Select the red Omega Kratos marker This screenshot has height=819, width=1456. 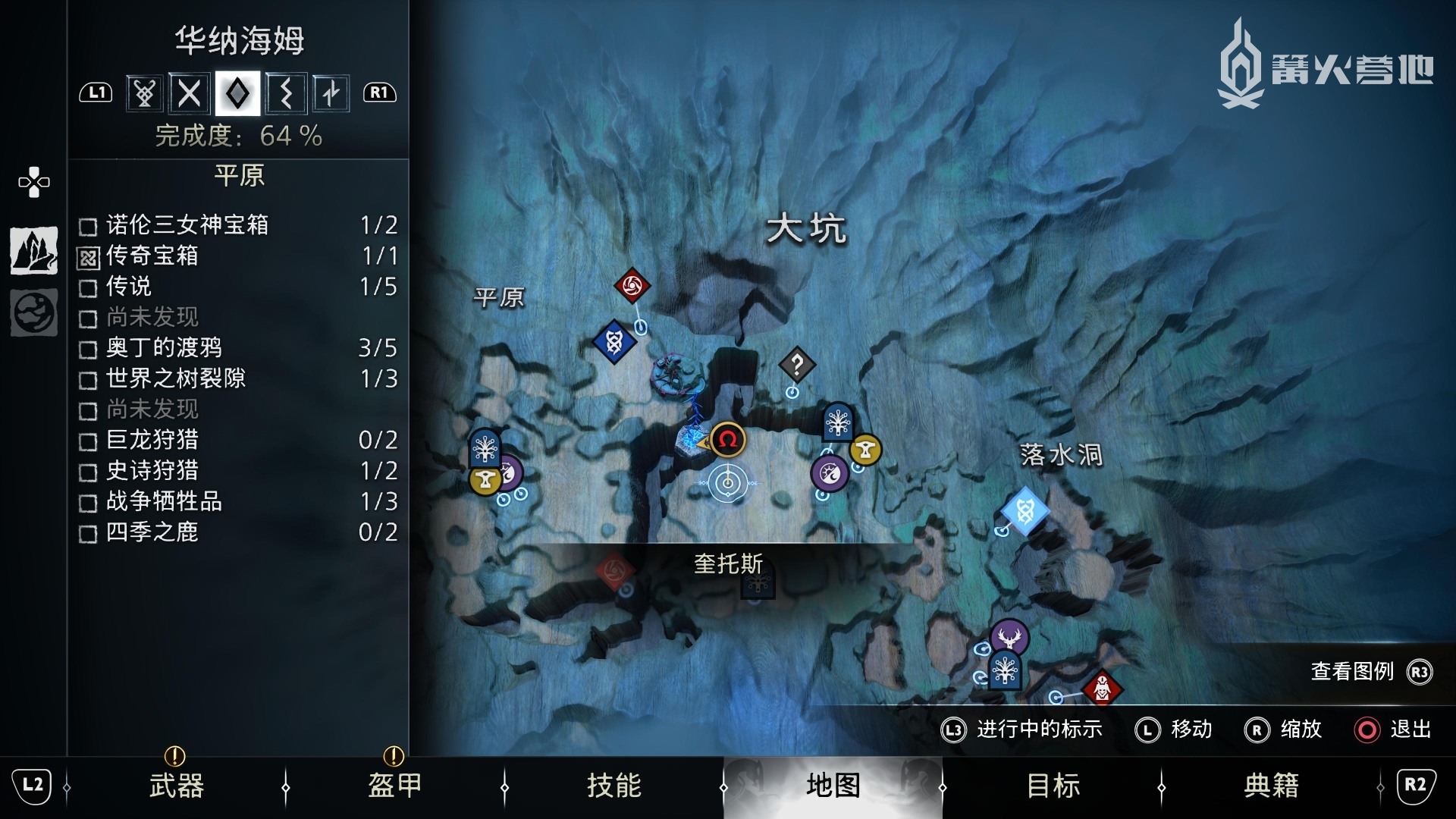click(728, 440)
